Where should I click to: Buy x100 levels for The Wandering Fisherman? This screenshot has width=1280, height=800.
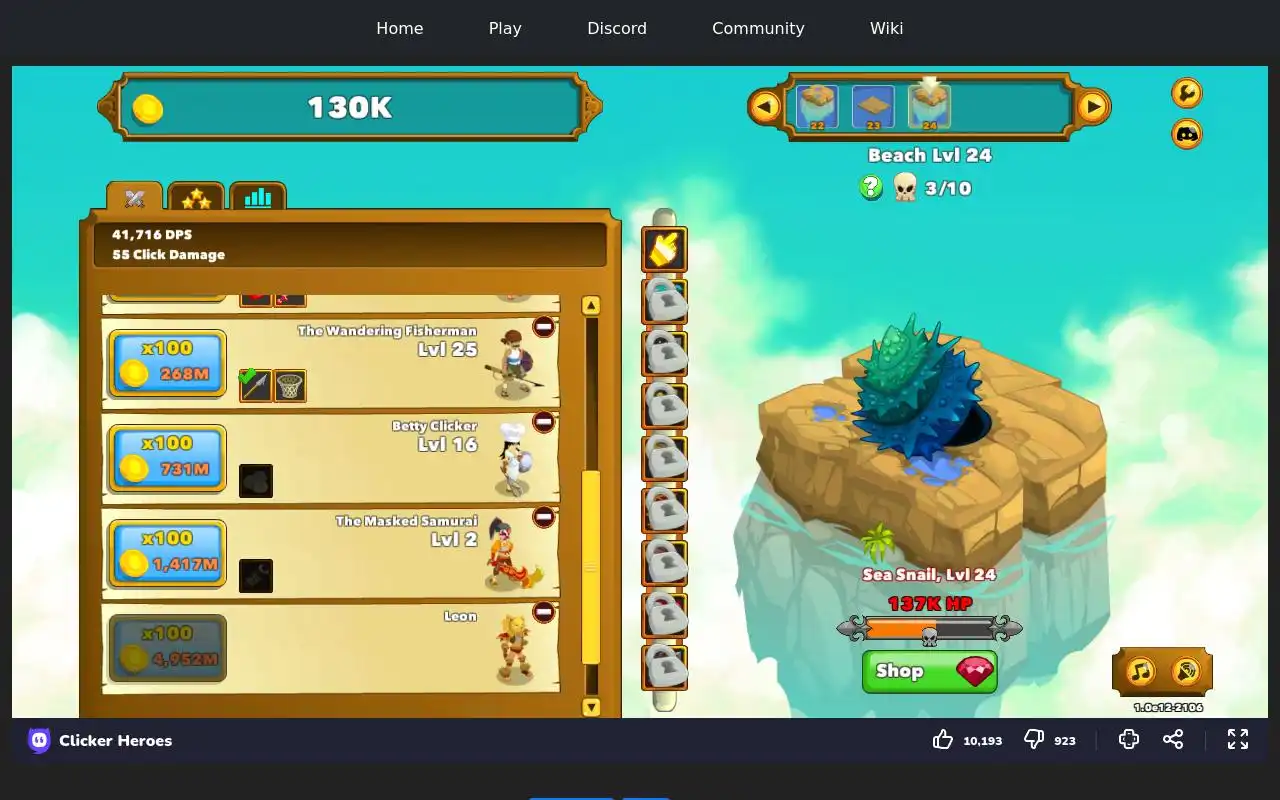167,362
